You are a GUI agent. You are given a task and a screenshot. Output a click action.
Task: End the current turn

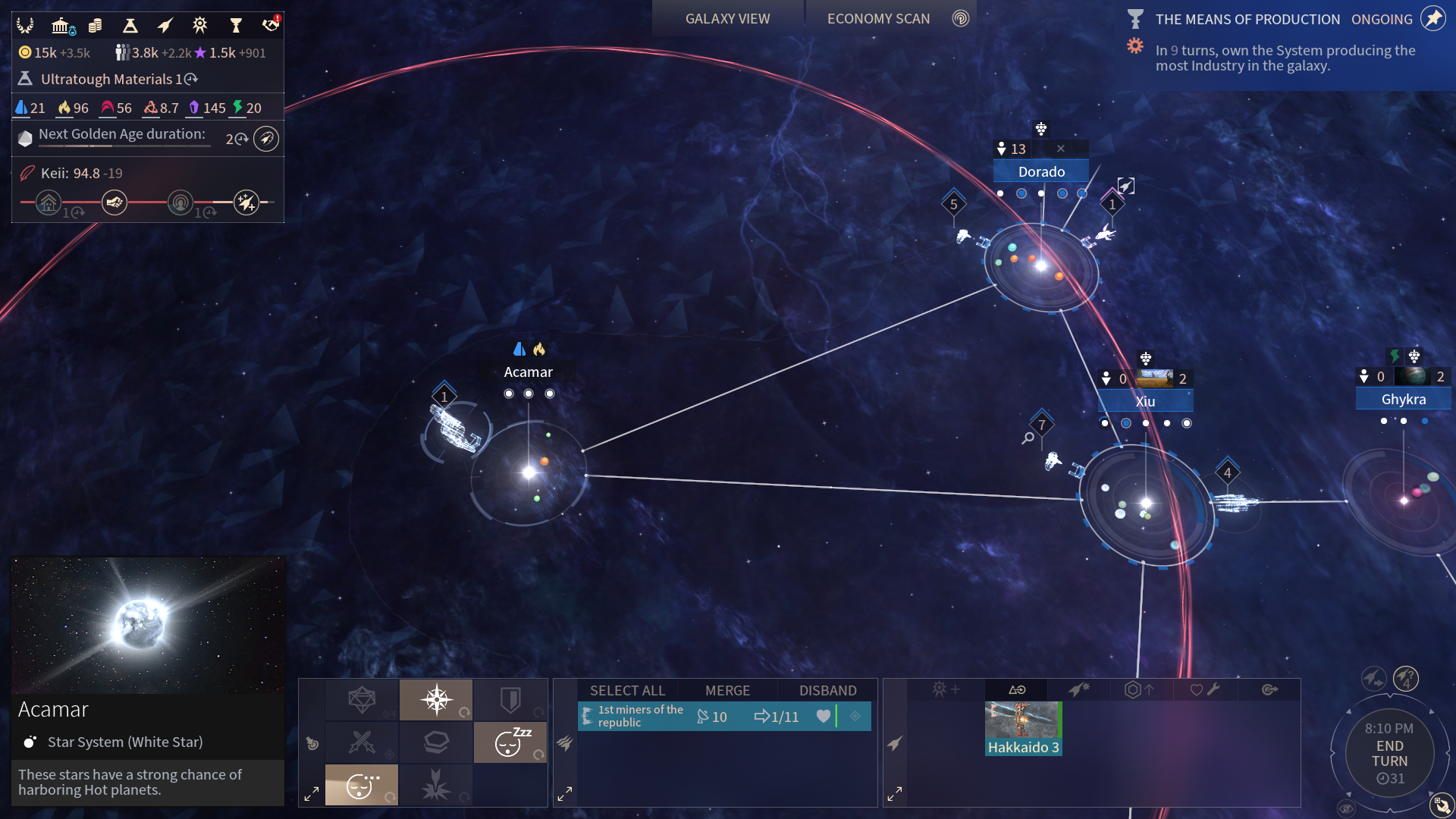(1389, 754)
